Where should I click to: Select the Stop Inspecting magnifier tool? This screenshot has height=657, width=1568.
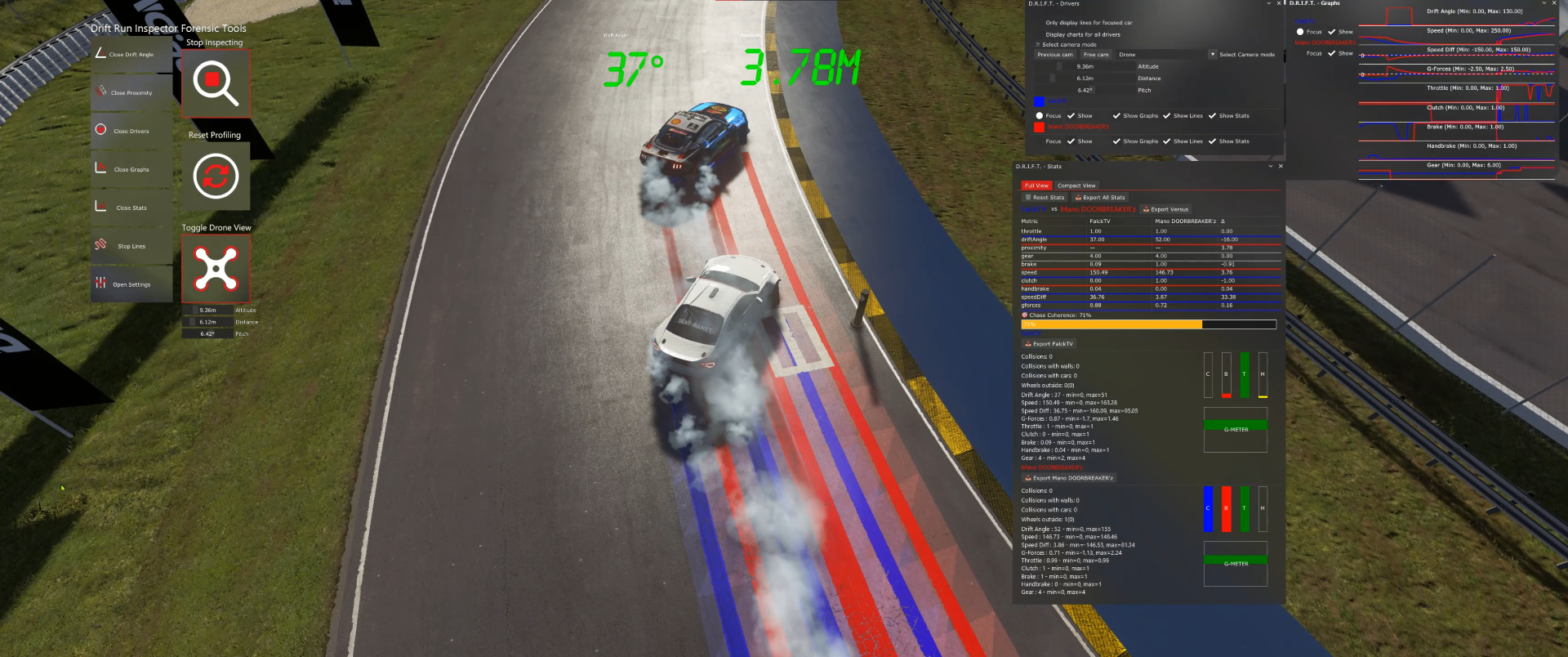(x=215, y=82)
